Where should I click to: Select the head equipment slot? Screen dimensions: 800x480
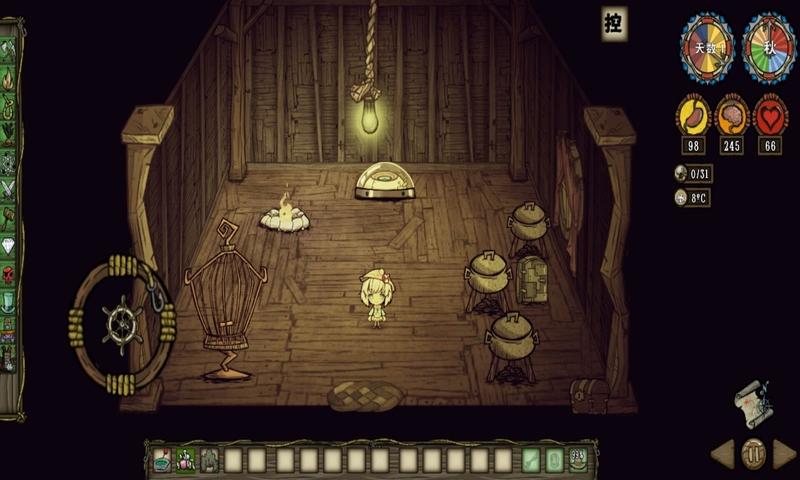pyautogui.click(x=578, y=460)
